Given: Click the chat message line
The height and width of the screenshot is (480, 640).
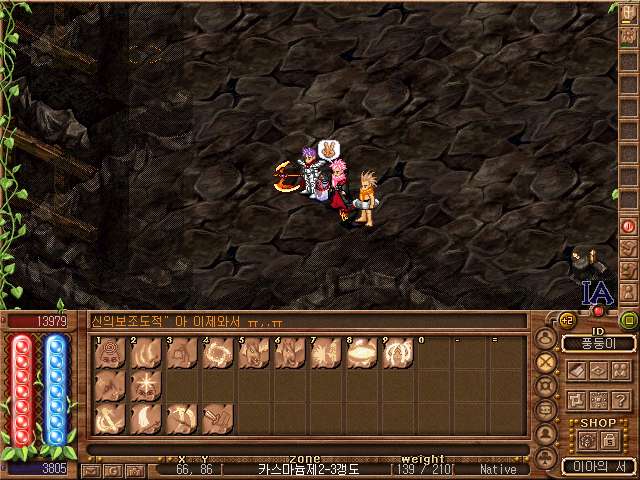Looking at the screenshot, I should [x=300, y=322].
